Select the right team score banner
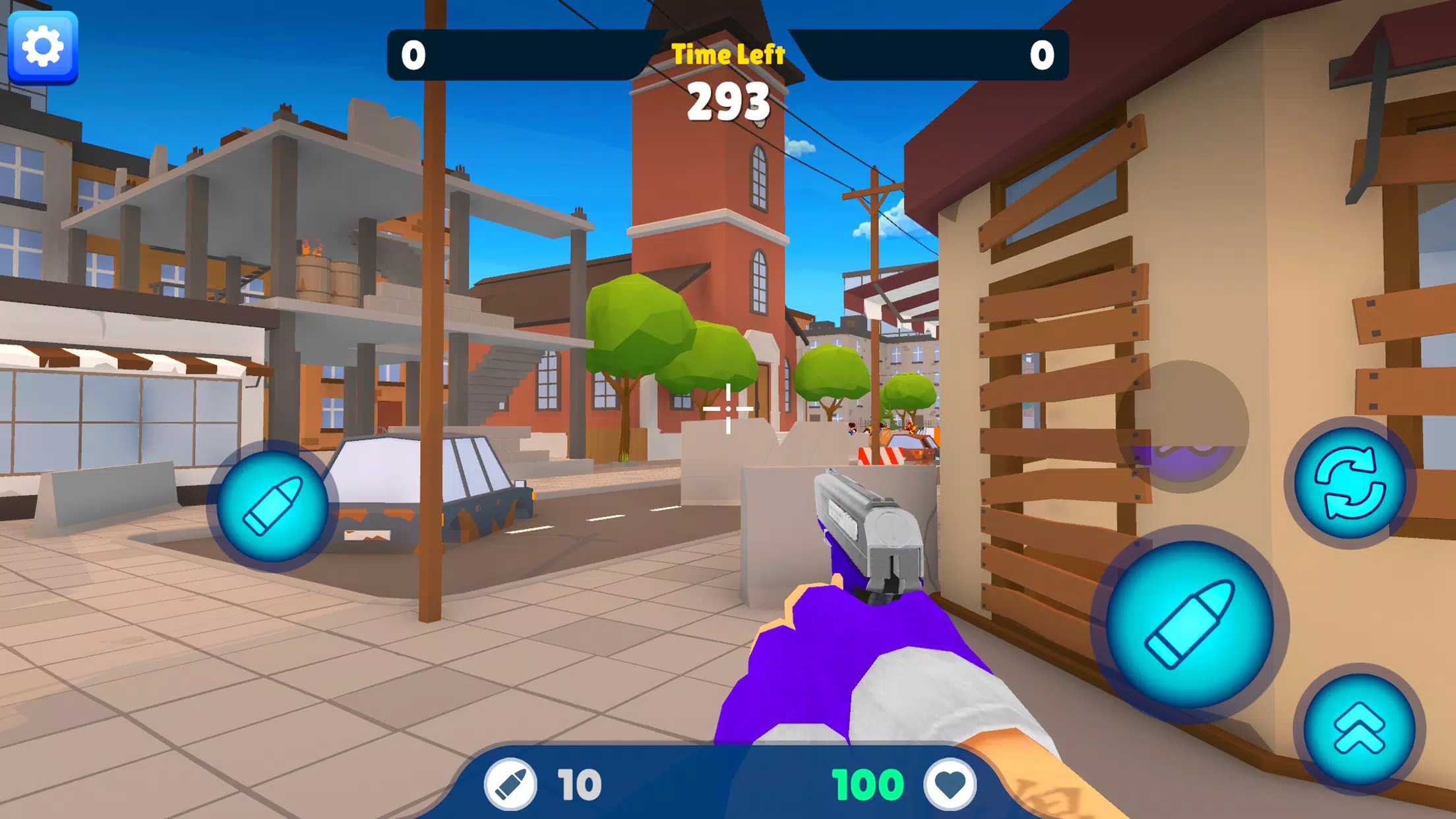Viewport: 1456px width, 819px height. [x=943, y=55]
